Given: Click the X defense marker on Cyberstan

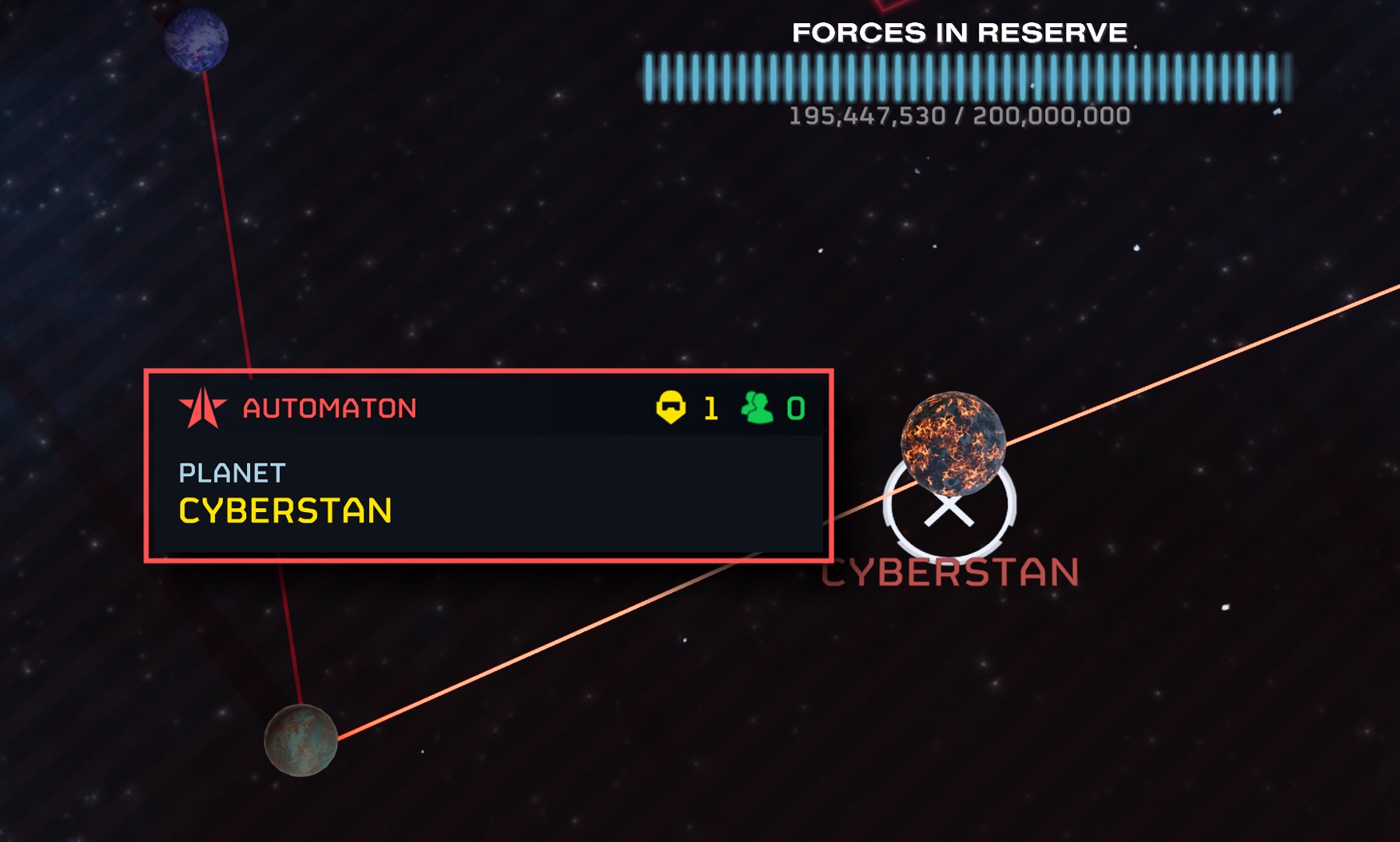Looking at the screenshot, I should (950, 510).
